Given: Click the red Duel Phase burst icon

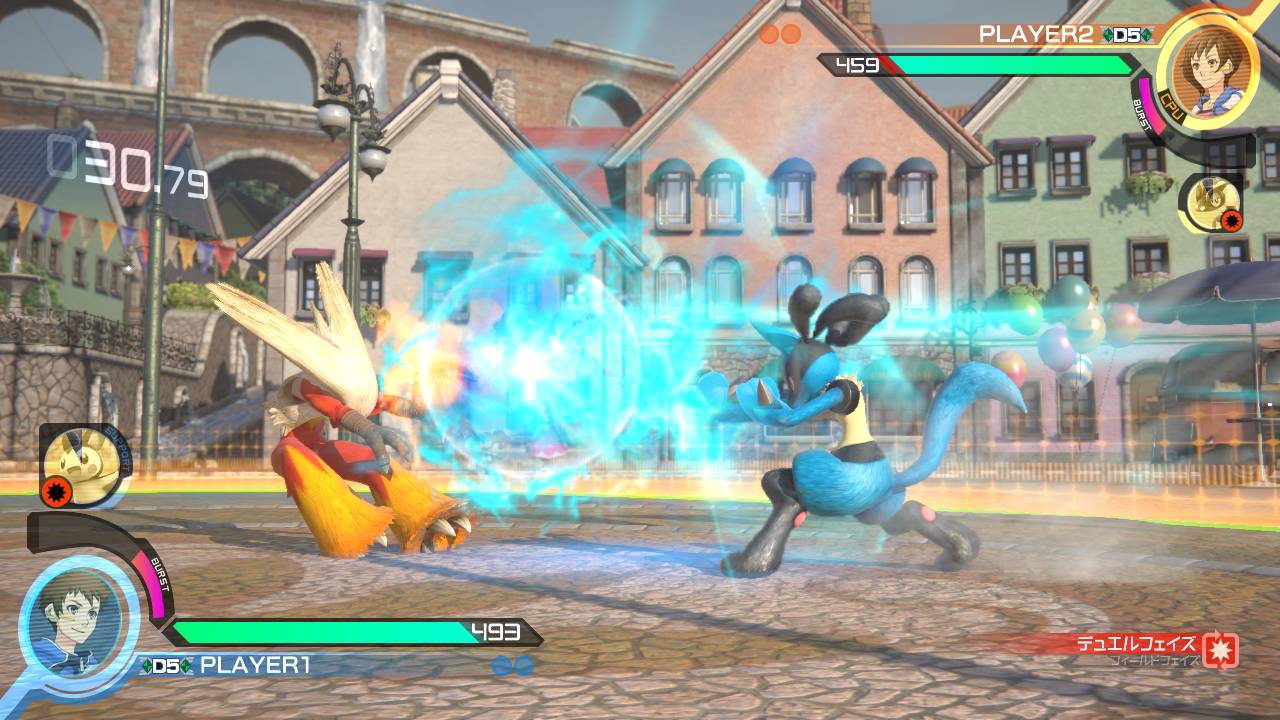Looking at the screenshot, I should 1220,650.
